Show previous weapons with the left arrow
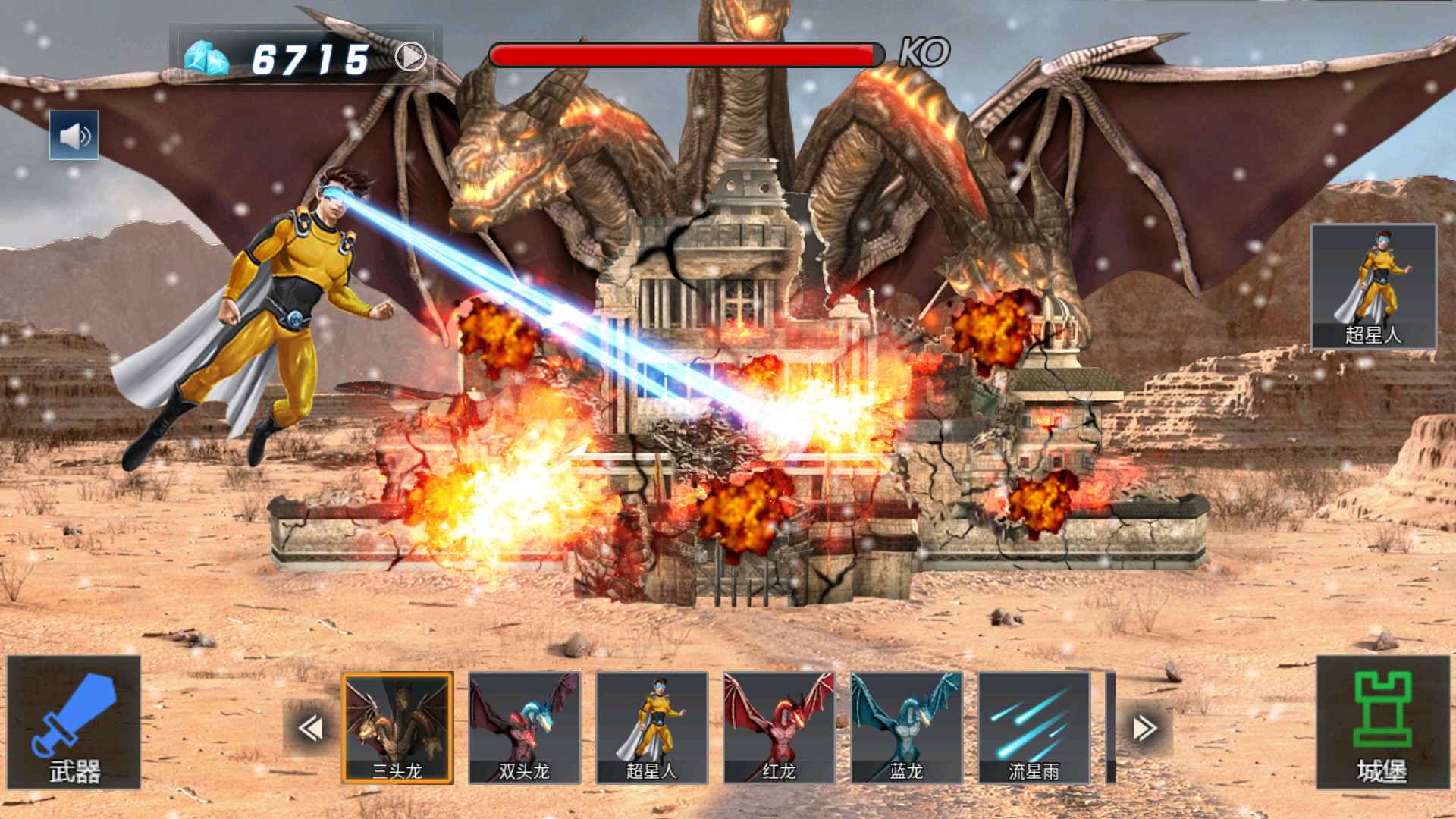The image size is (1456, 819). [310, 728]
